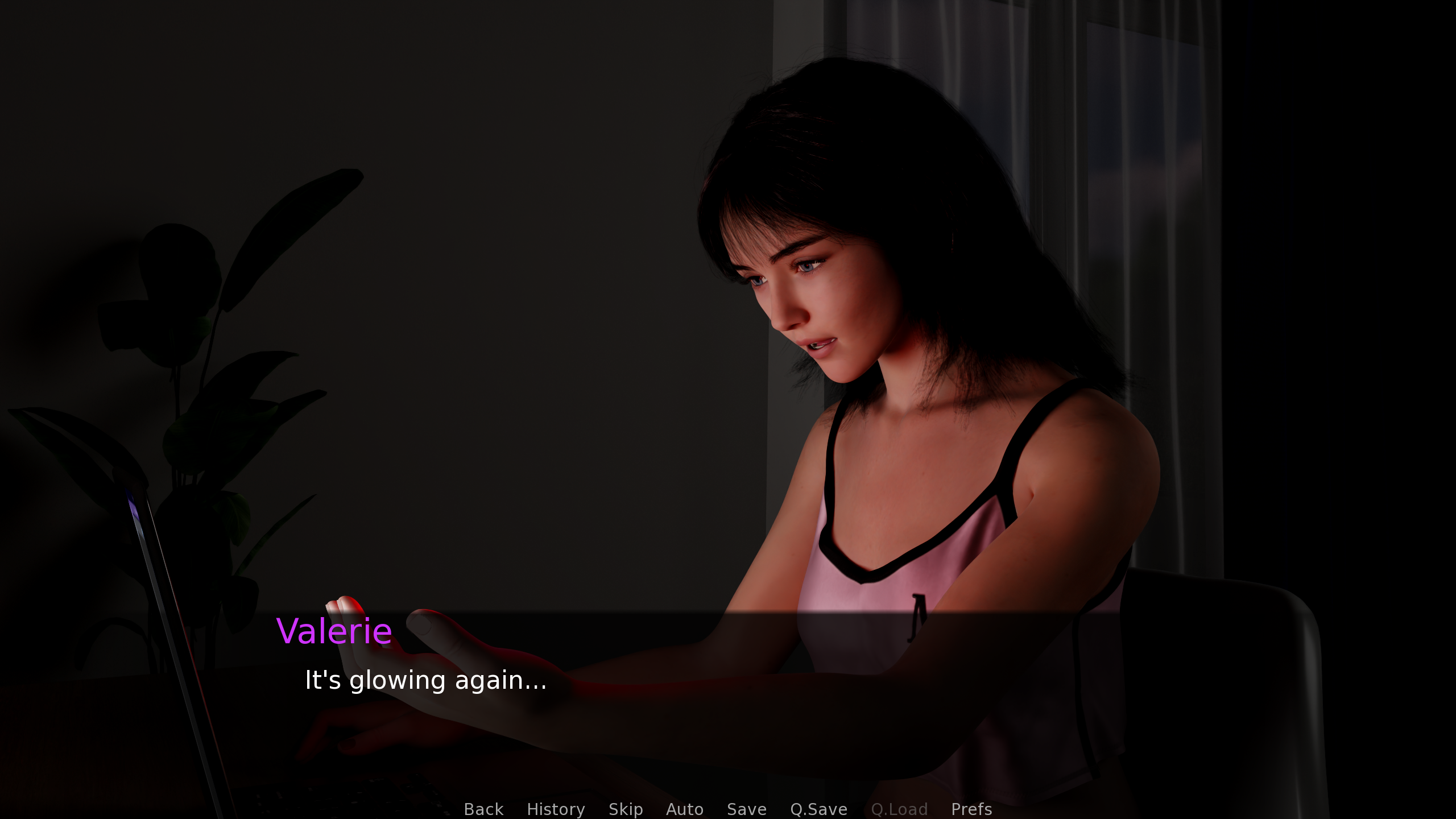Click Q.Load to quick load
Screen dimensions: 1456x819
point(899,809)
